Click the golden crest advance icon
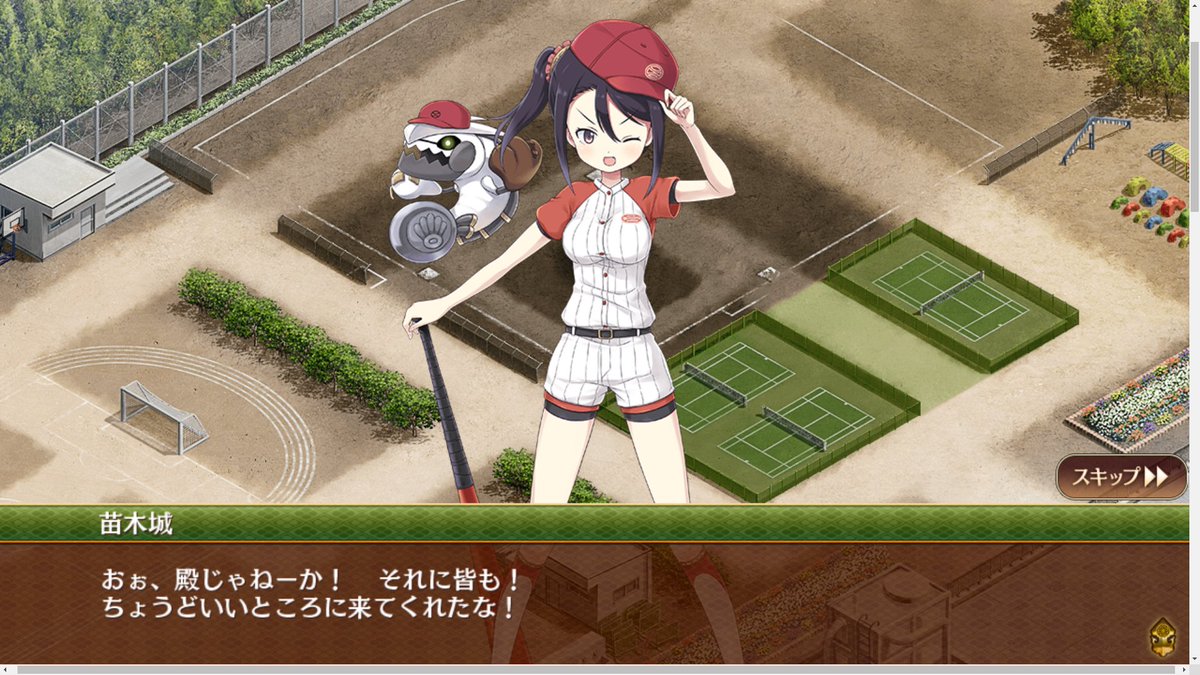The width and height of the screenshot is (1200, 675). coord(1162,635)
